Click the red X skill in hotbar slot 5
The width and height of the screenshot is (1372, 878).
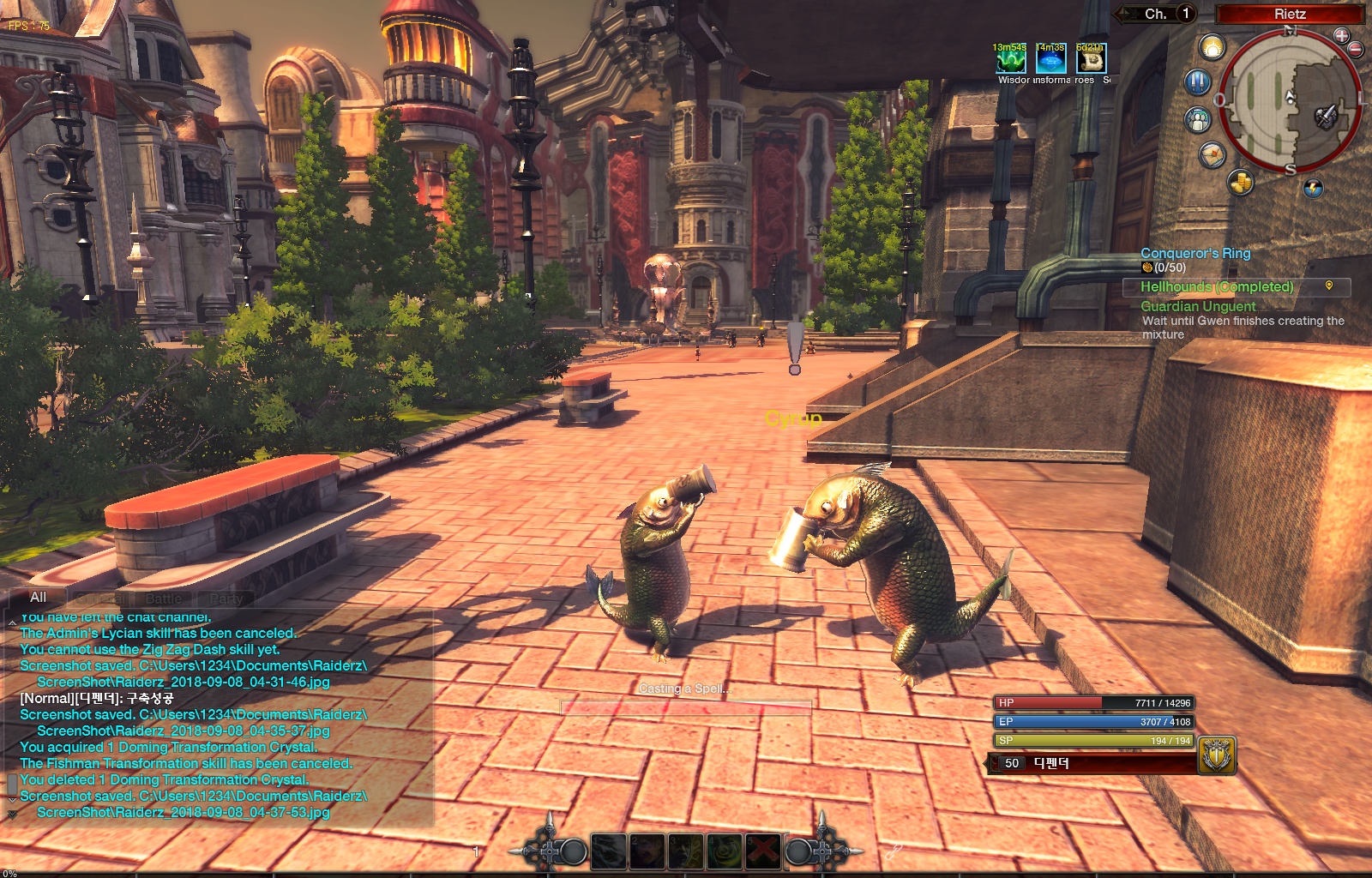[762, 849]
